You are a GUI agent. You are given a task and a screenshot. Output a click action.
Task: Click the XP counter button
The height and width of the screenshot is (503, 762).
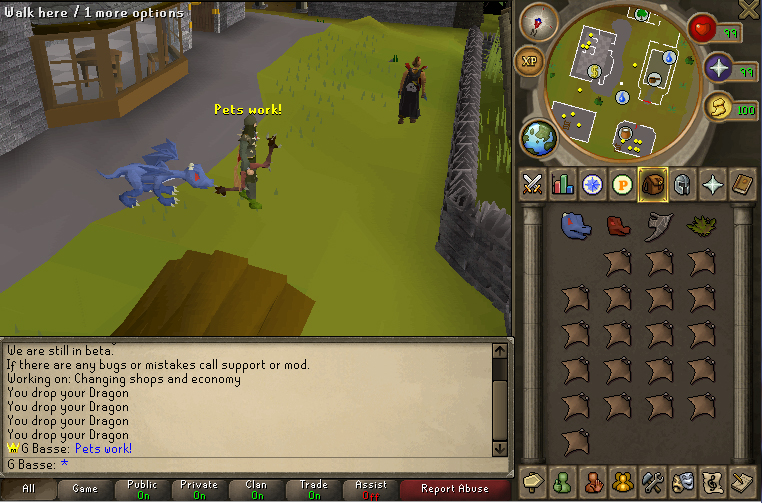point(529,62)
